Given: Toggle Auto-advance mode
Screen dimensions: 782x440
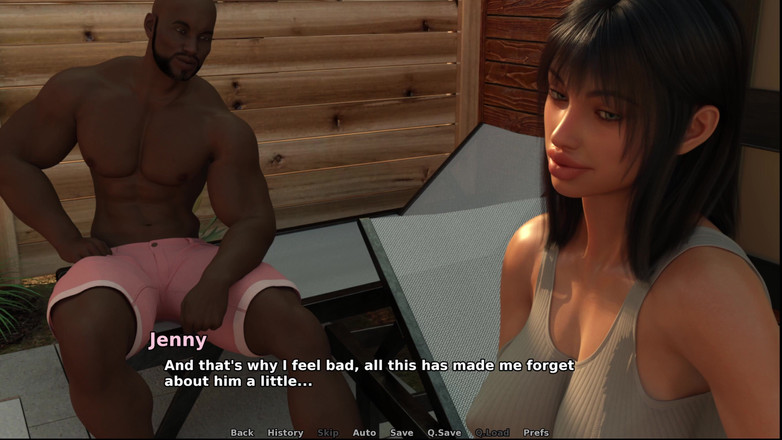Looking at the screenshot, I should [364, 433].
